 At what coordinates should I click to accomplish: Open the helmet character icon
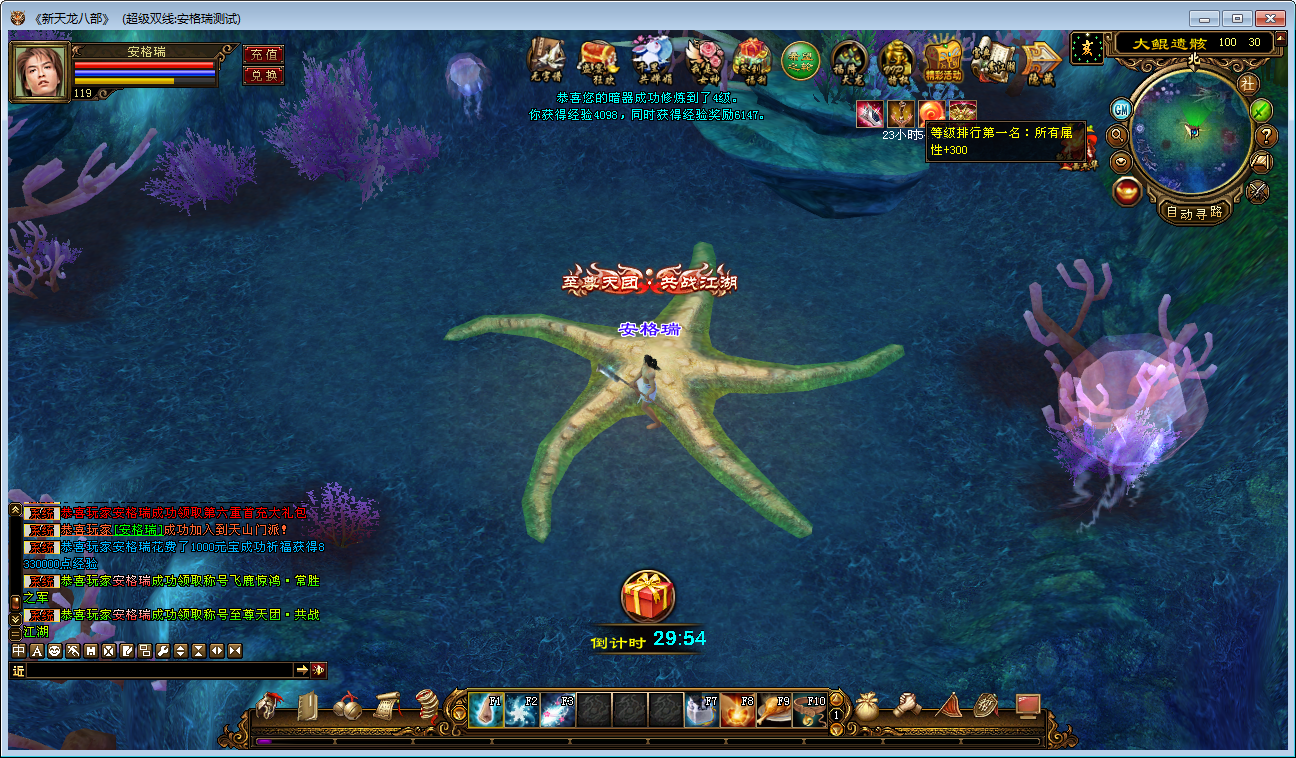270,706
